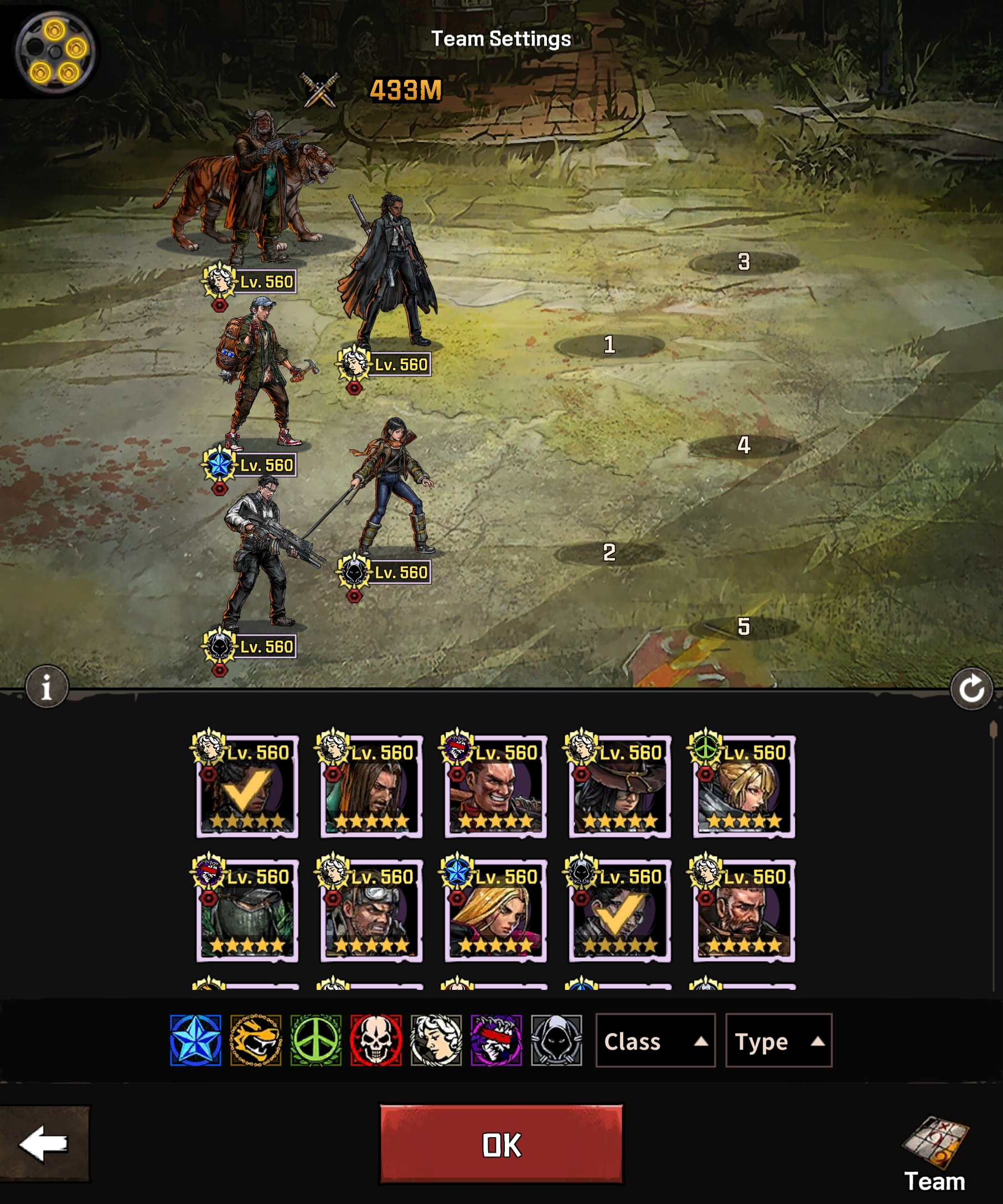Filter heroes by the red skull faction
The height and width of the screenshot is (1204, 1003).
coord(376,1041)
